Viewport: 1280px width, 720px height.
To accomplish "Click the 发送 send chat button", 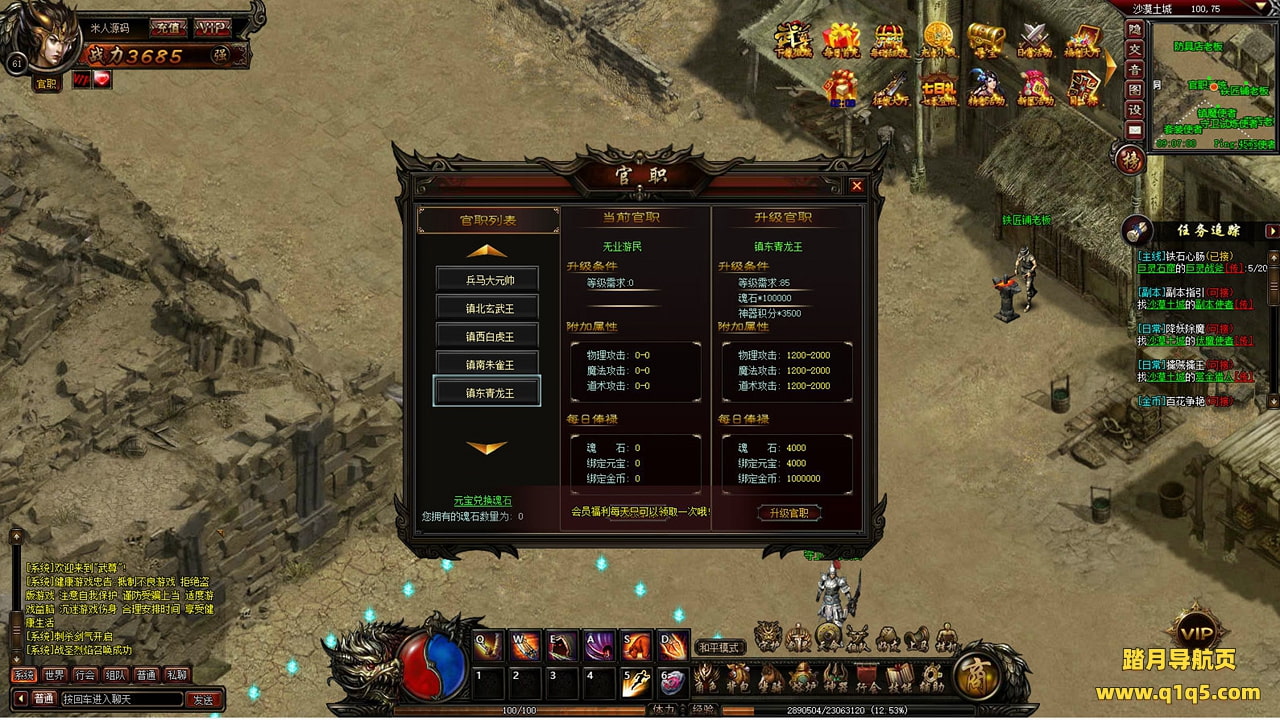I will (x=203, y=699).
